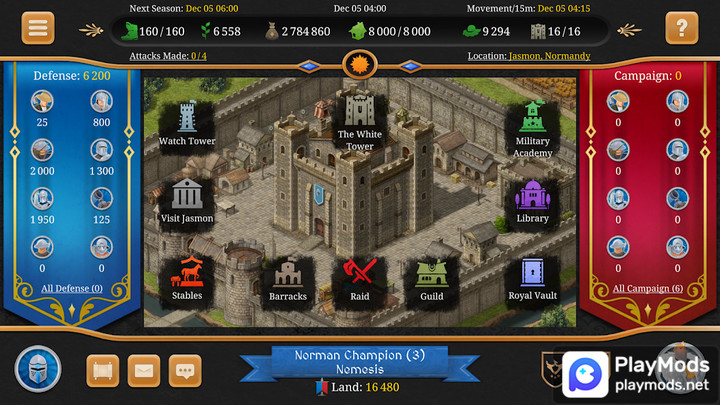
Task: Show All Defense units link
Action: 71,288
